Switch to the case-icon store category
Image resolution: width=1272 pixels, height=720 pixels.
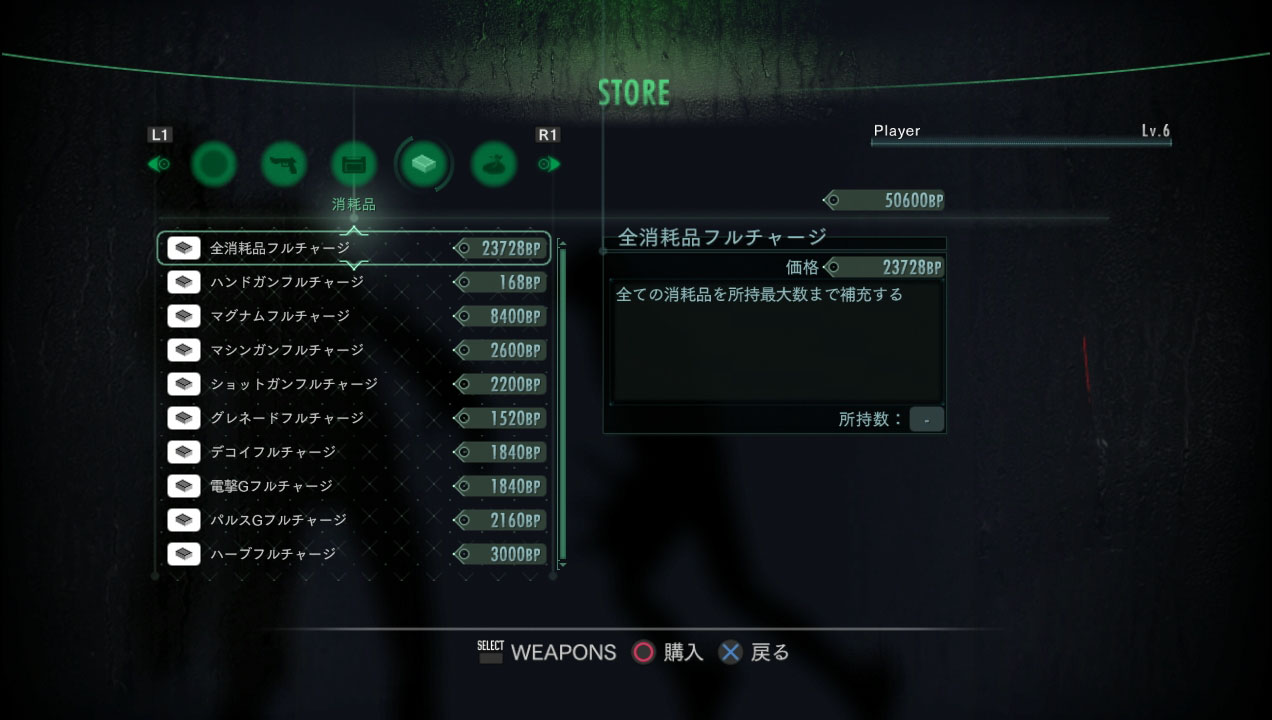point(354,164)
